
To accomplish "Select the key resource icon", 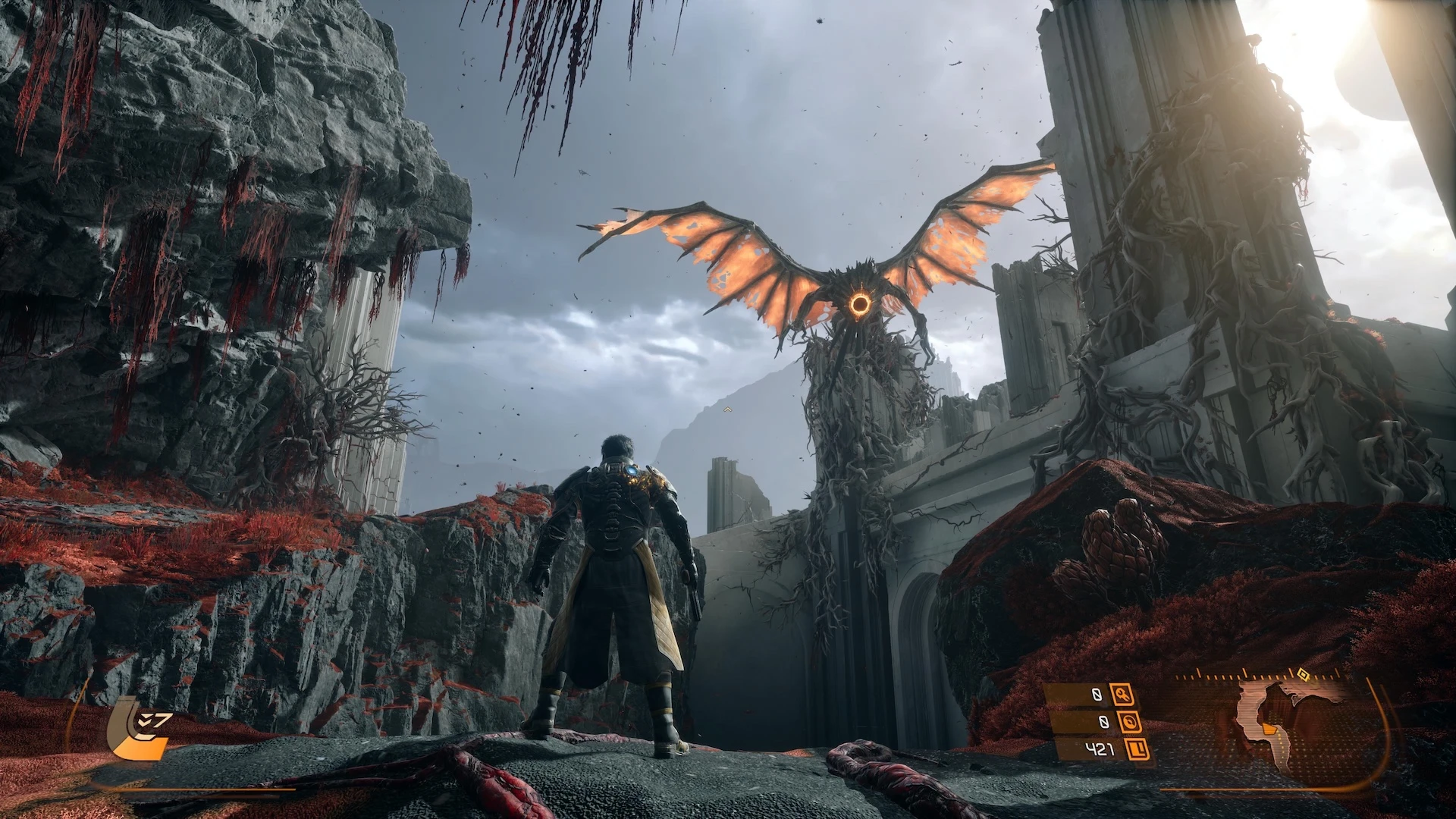I will (1121, 694).
